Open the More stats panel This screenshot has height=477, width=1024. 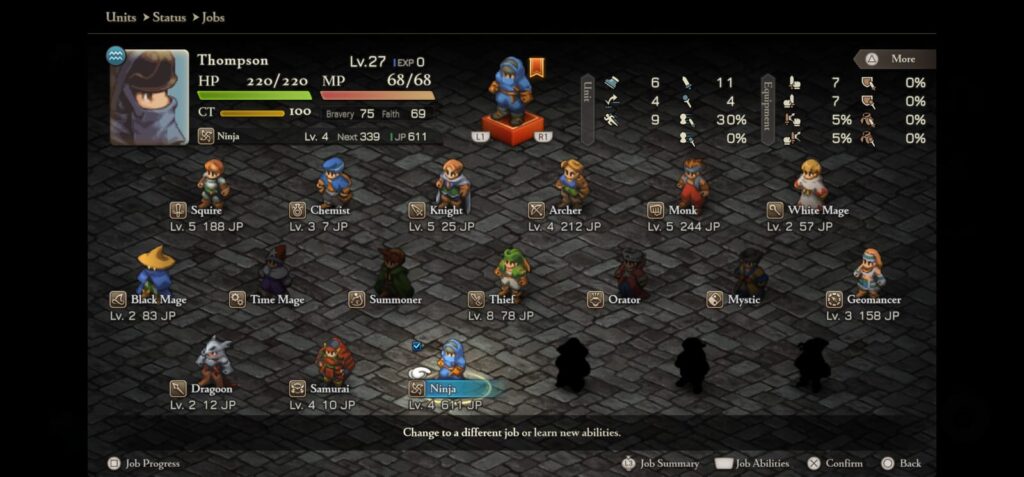pos(895,59)
